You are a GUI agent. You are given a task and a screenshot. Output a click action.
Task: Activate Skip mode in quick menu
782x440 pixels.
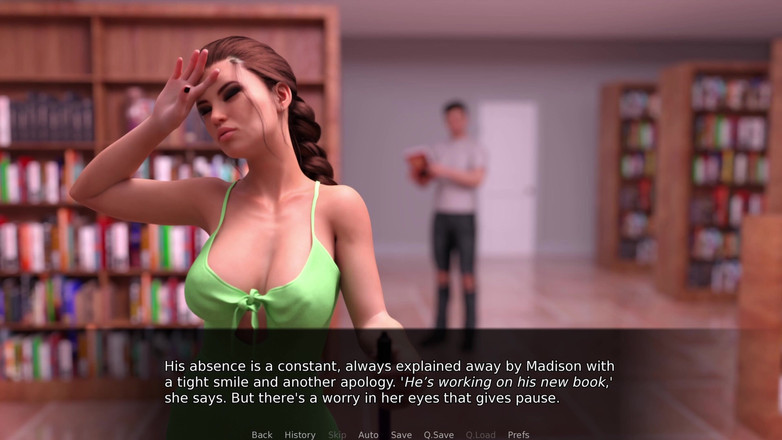[337, 435]
